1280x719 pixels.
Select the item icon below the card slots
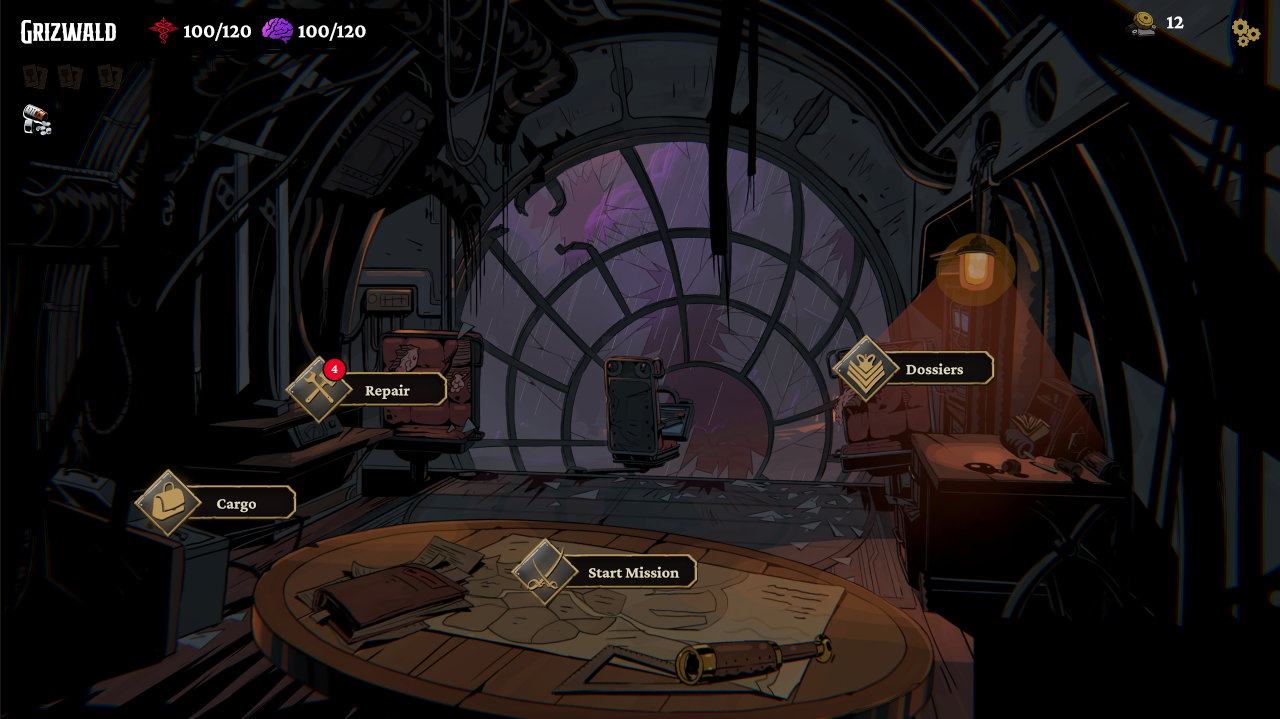click(x=37, y=120)
